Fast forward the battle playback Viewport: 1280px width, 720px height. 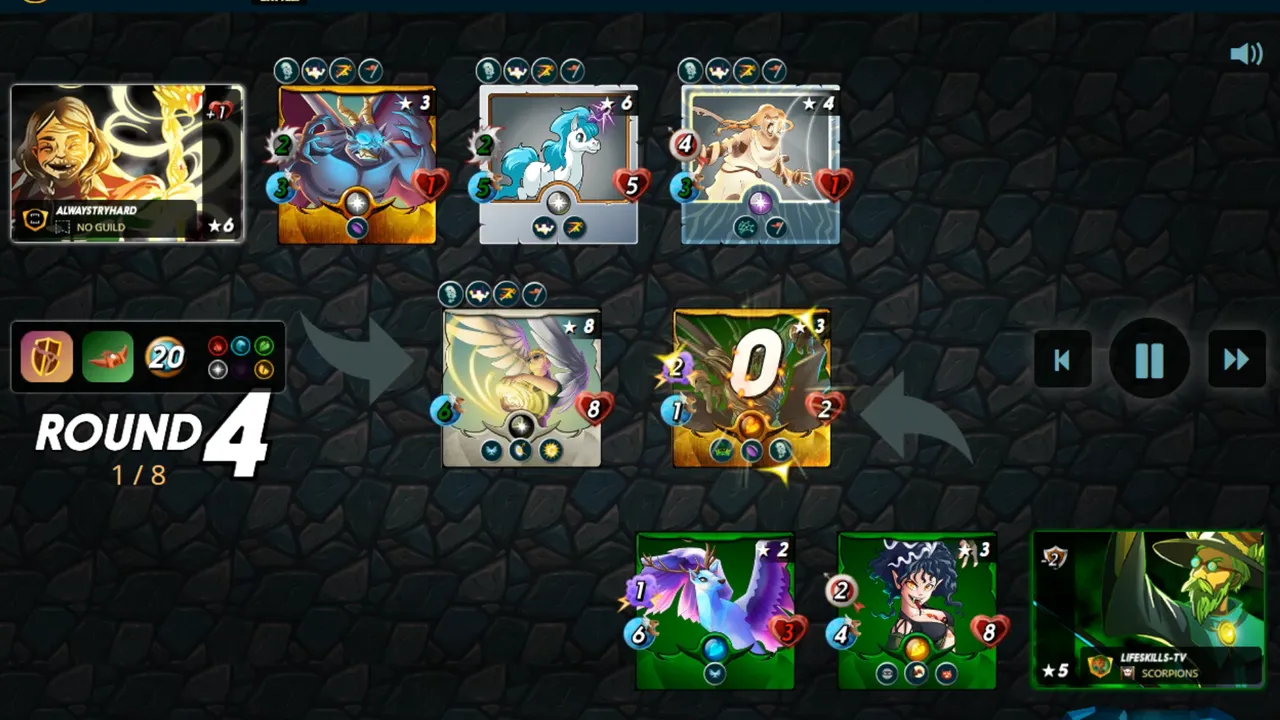tap(1236, 360)
